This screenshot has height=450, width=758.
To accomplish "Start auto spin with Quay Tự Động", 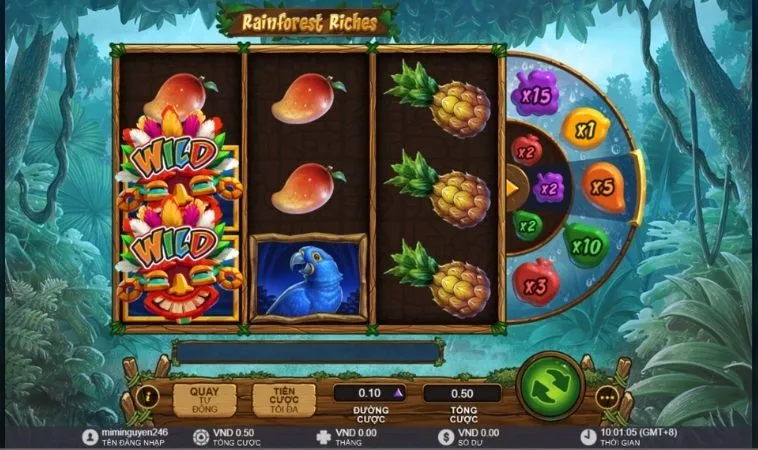I will 205,399.
